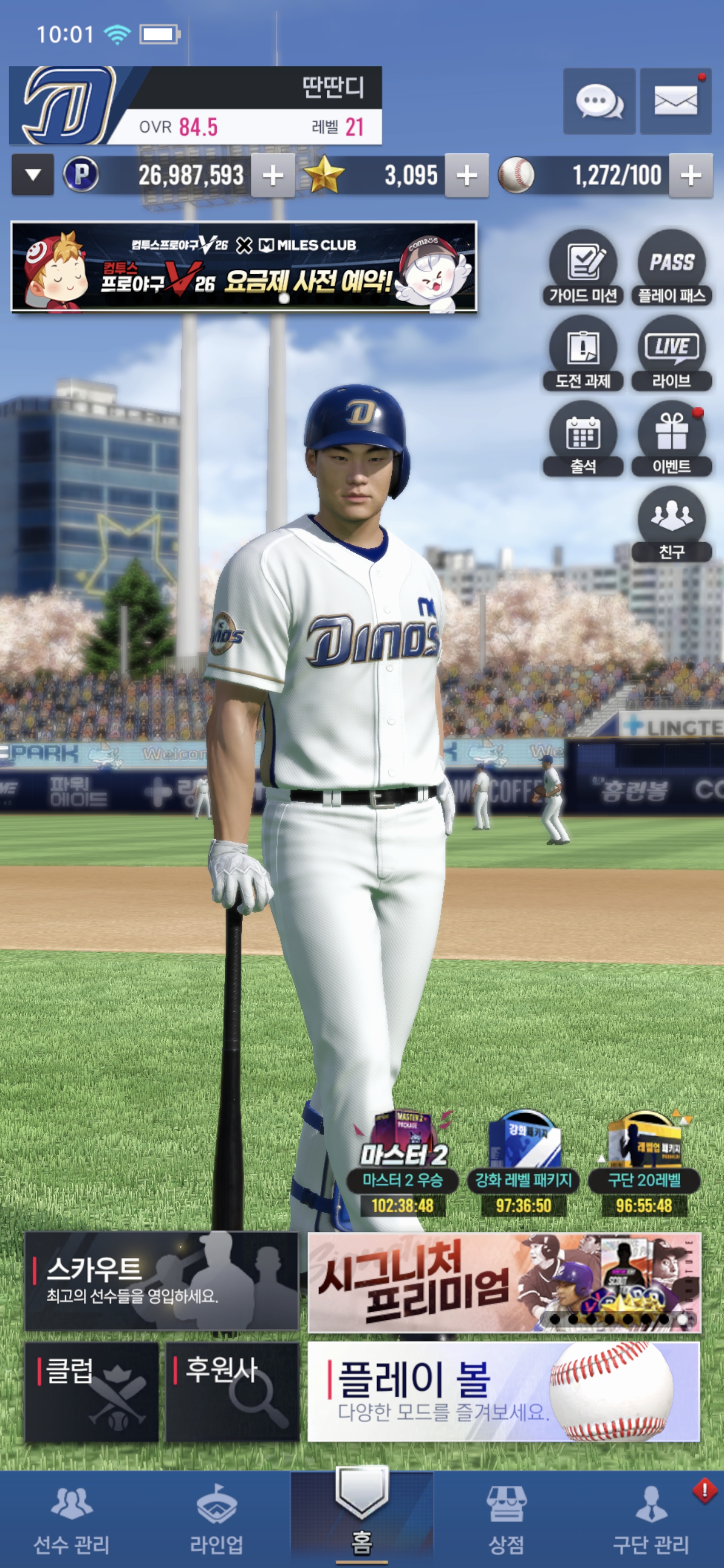The height and width of the screenshot is (1568, 724).
Task: Add more P points with plus button
Action: click(273, 176)
